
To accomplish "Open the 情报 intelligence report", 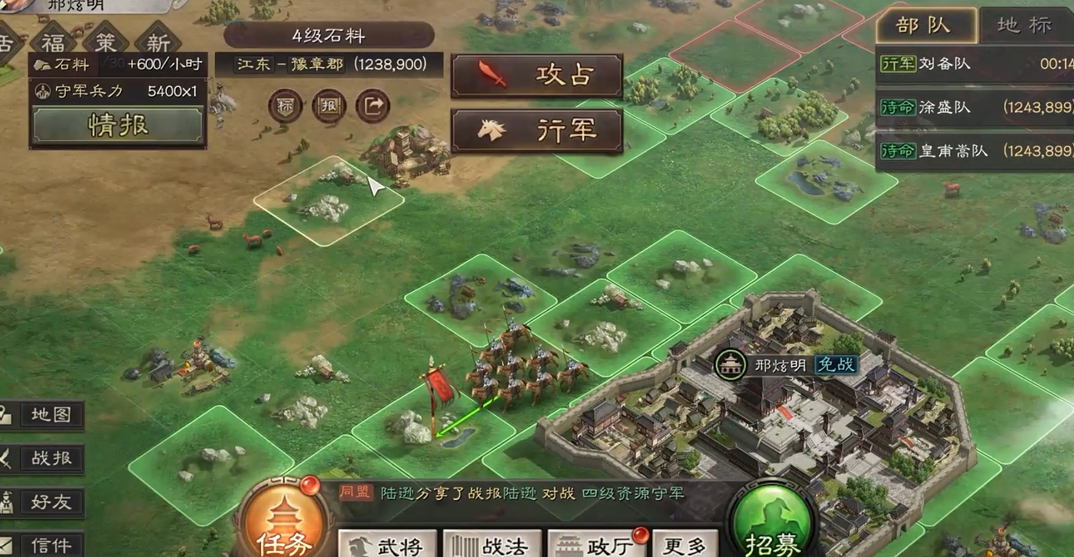I will click(118, 125).
